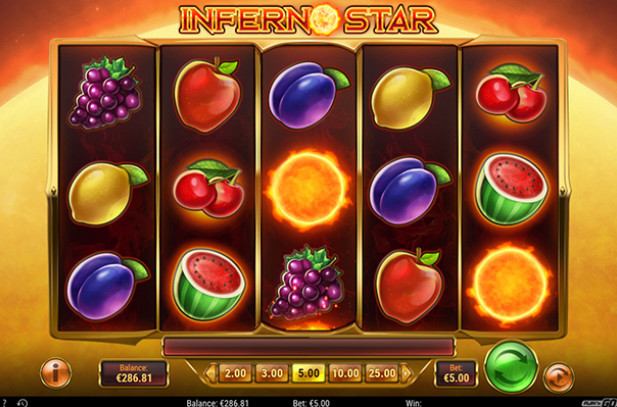
Task: Click the right arrow of the bet selector
Action: tap(405, 374)
